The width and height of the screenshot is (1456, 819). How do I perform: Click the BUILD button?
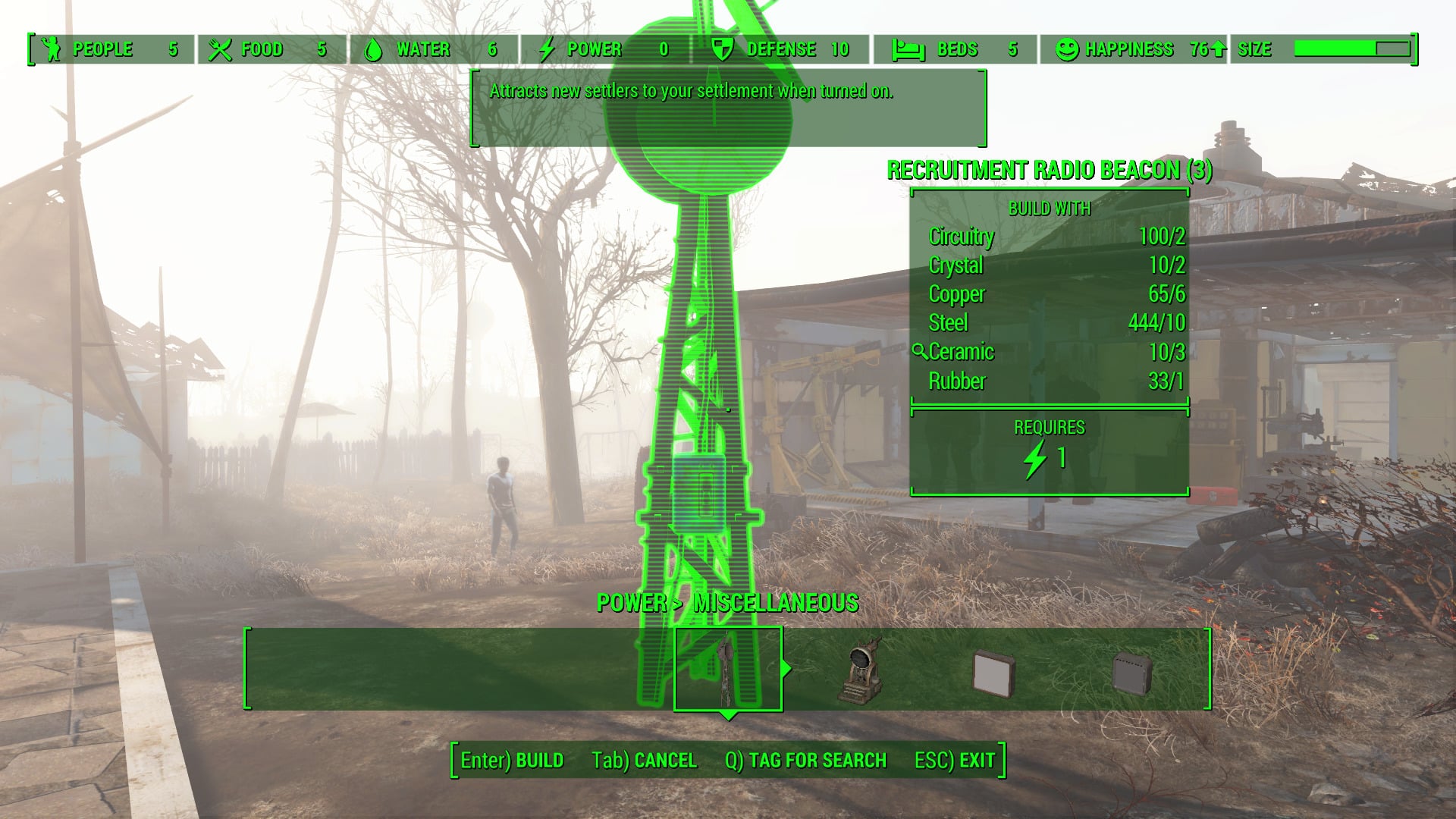[512, 760]
